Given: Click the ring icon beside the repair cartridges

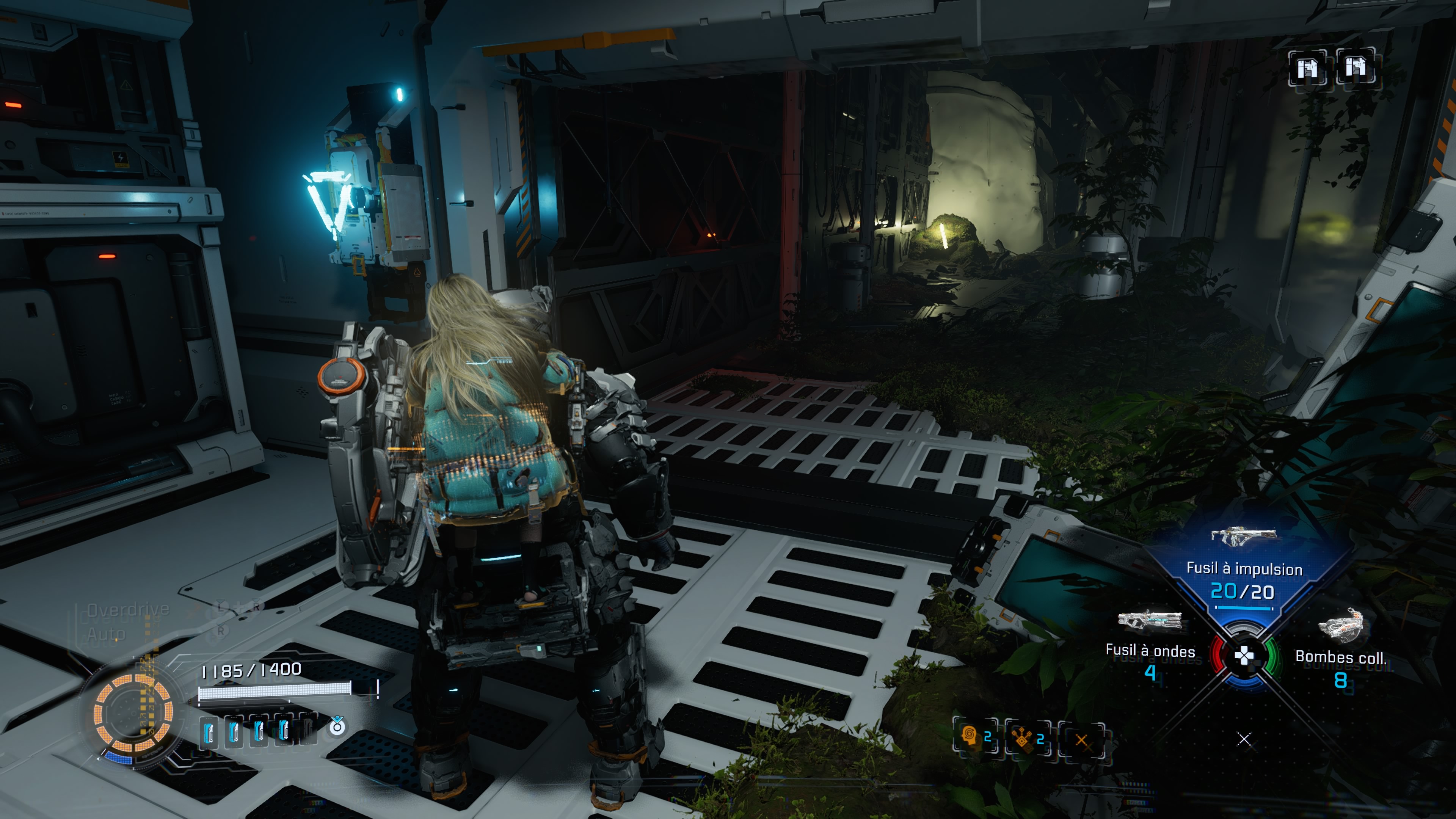Looking at the screenshot, I should [x=337, y=726].
